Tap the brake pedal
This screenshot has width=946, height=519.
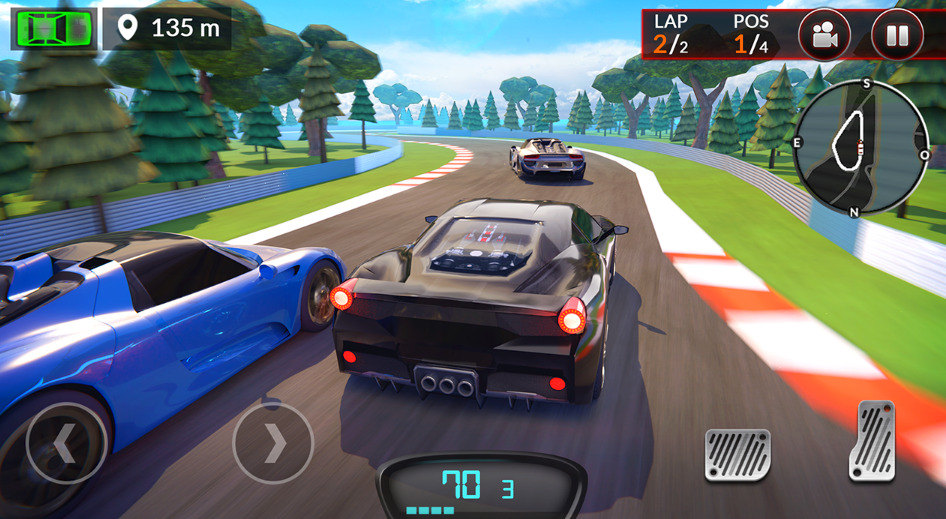click(x=737, y=455)
